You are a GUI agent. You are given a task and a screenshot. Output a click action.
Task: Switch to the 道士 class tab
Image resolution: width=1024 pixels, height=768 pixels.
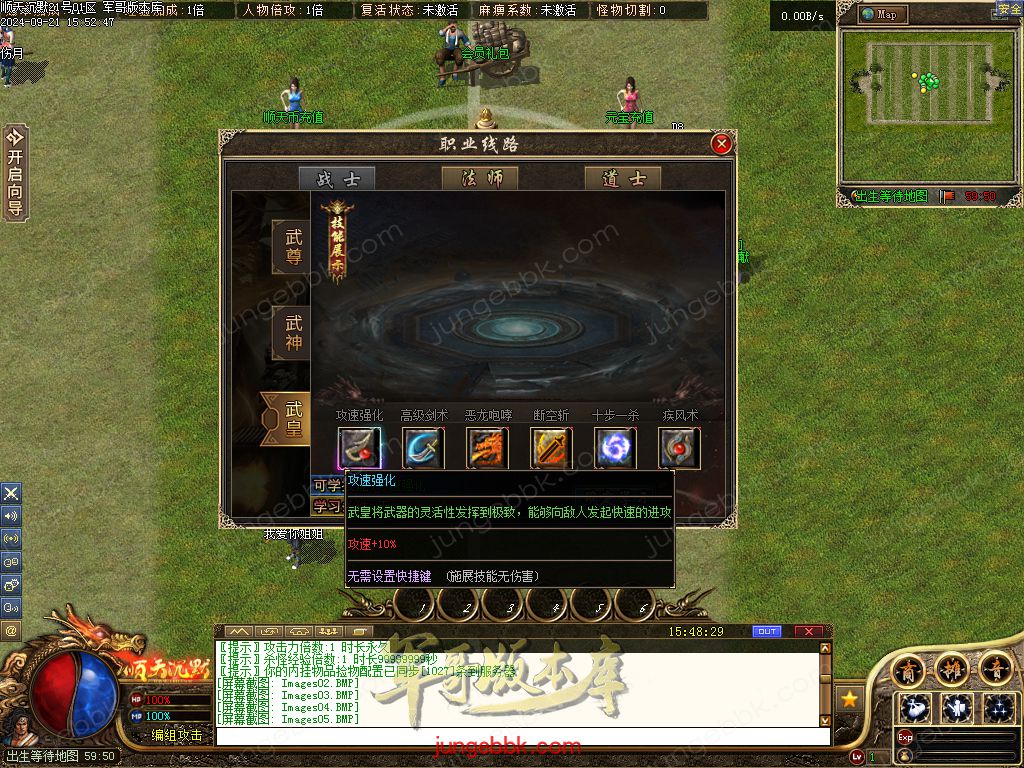623,179
